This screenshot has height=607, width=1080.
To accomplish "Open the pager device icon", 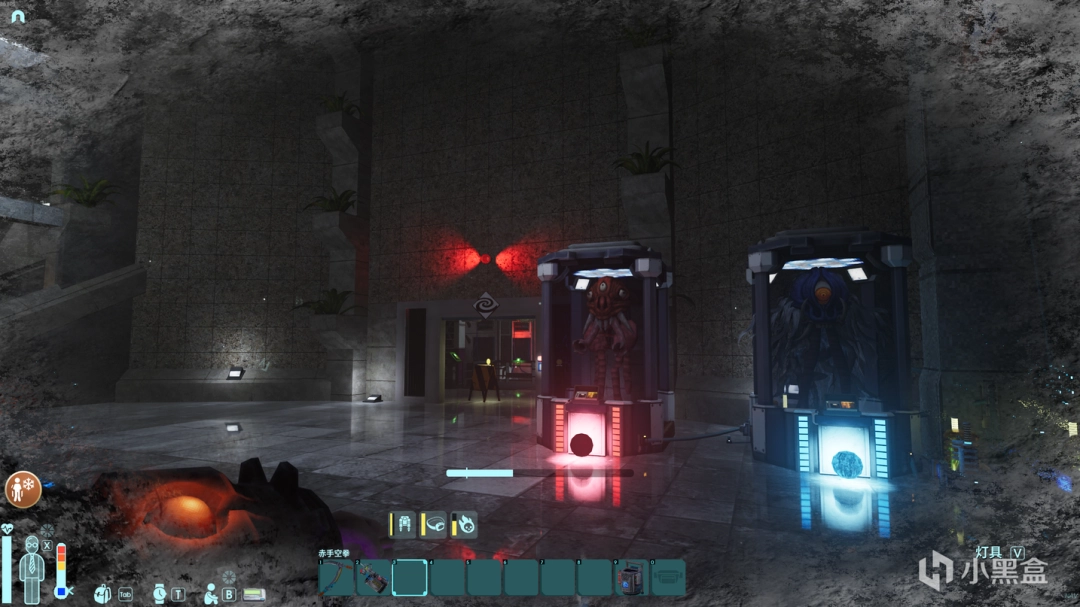I will (254, 593).
